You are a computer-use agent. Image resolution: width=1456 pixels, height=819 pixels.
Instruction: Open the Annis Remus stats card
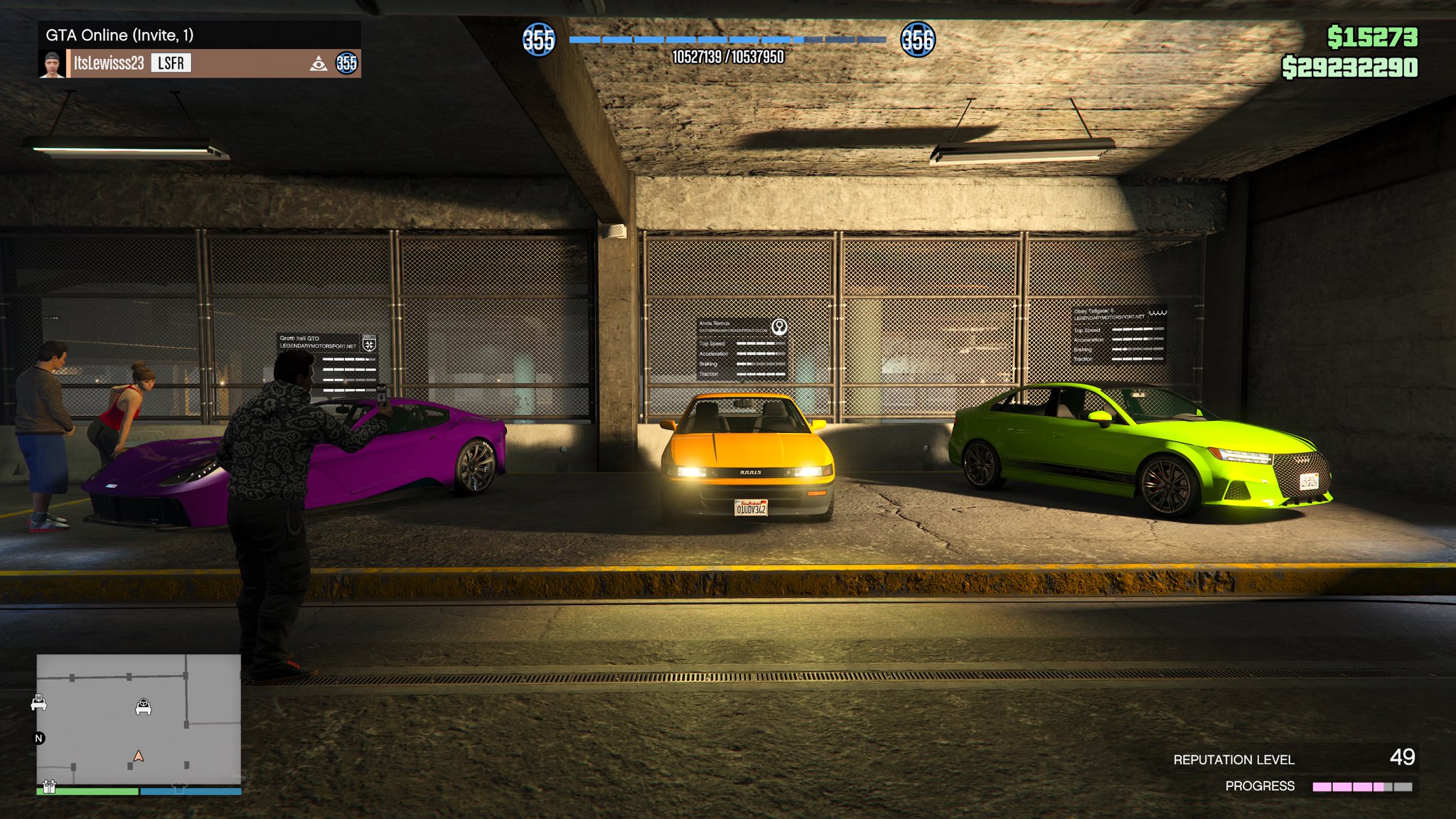click(742, 348)
